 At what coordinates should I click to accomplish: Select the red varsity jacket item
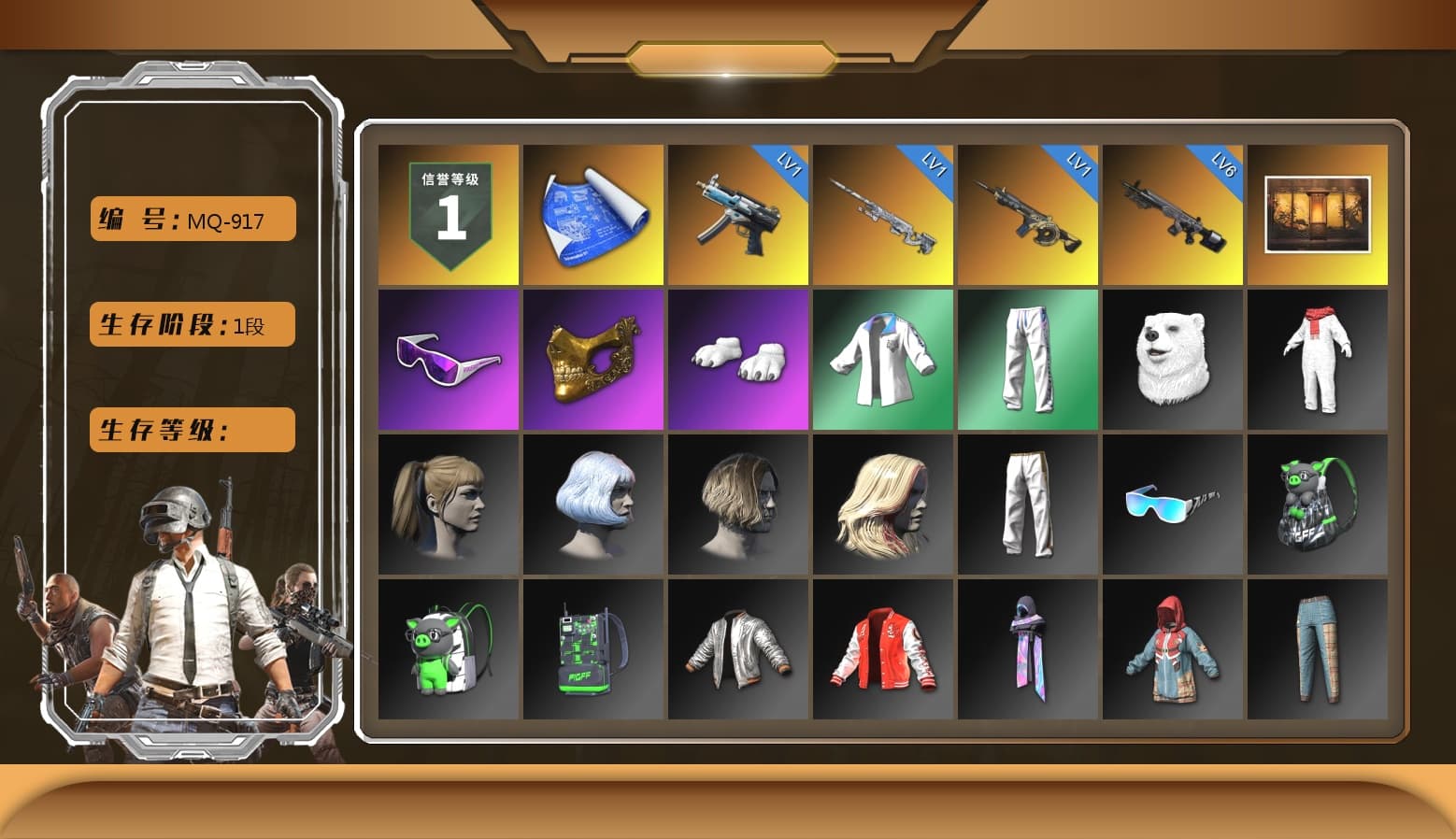(x=882, y=649)
